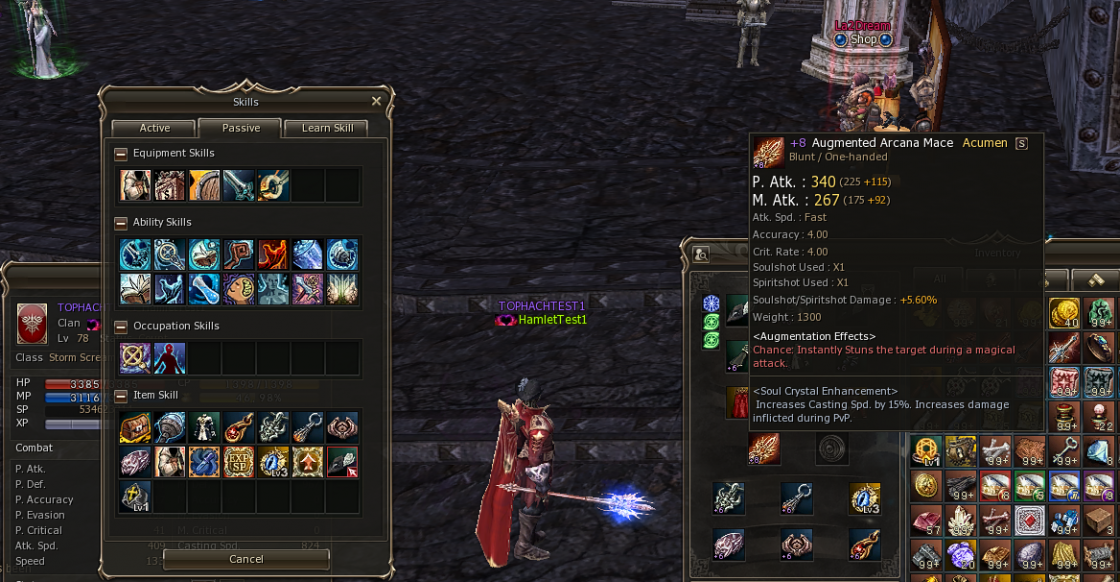The image size is (1120, 582).
Task: Select the equipped Arcana Mace weapon slot
Action: (765, 449)
